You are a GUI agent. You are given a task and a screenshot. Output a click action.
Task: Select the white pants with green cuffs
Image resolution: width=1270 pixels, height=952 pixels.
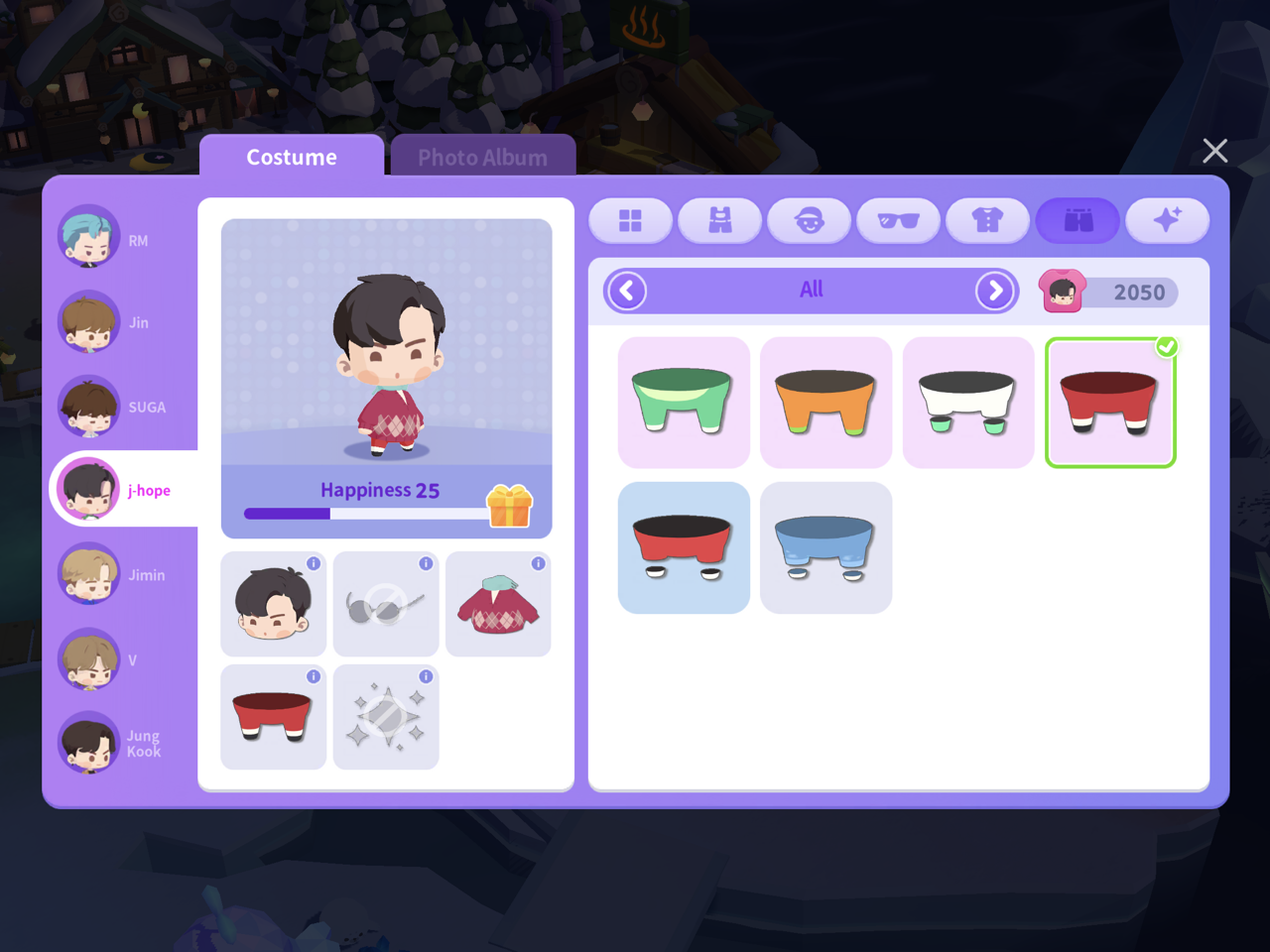(x=968, y=402)
